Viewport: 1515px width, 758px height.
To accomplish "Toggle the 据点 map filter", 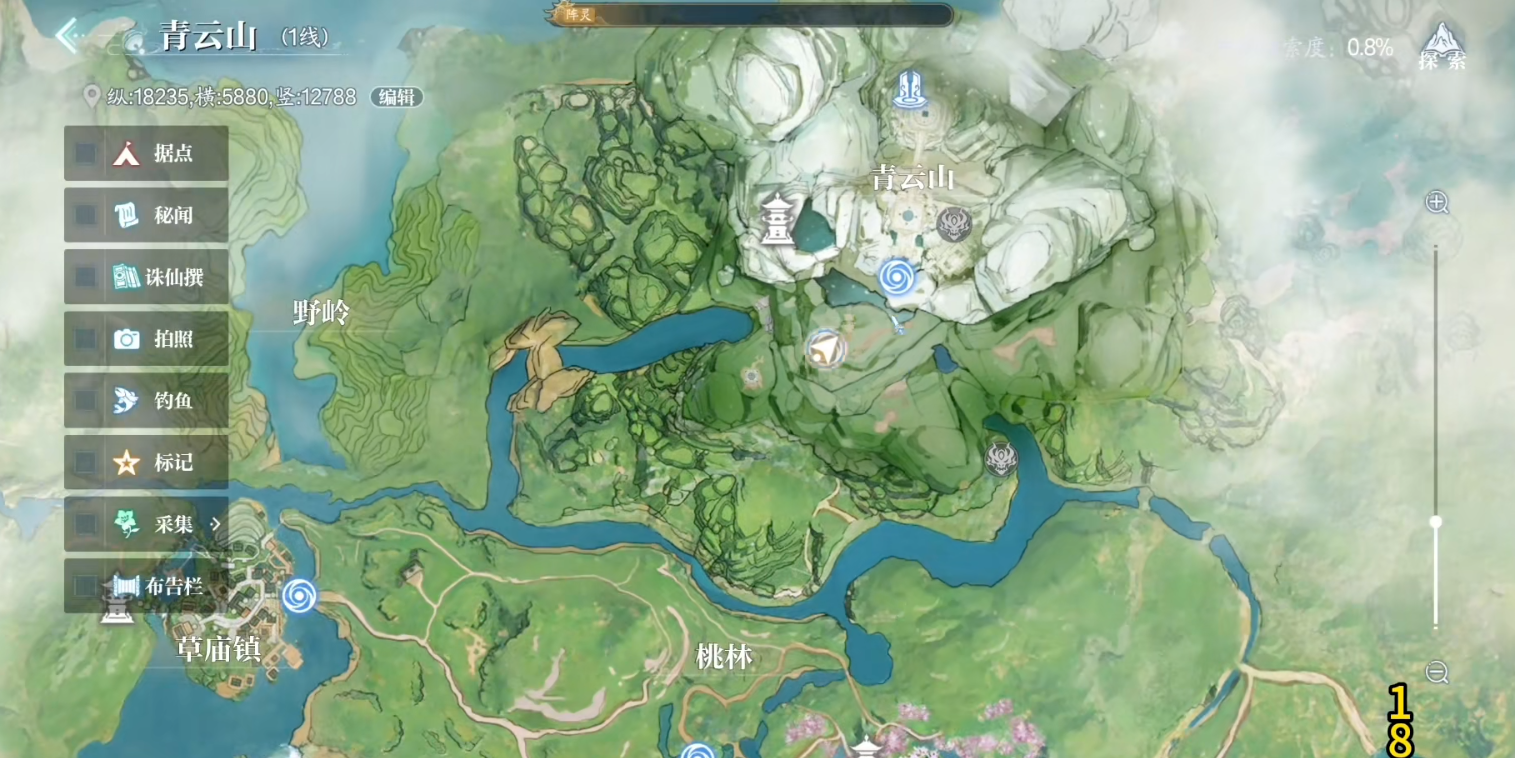I will [146, 153].
